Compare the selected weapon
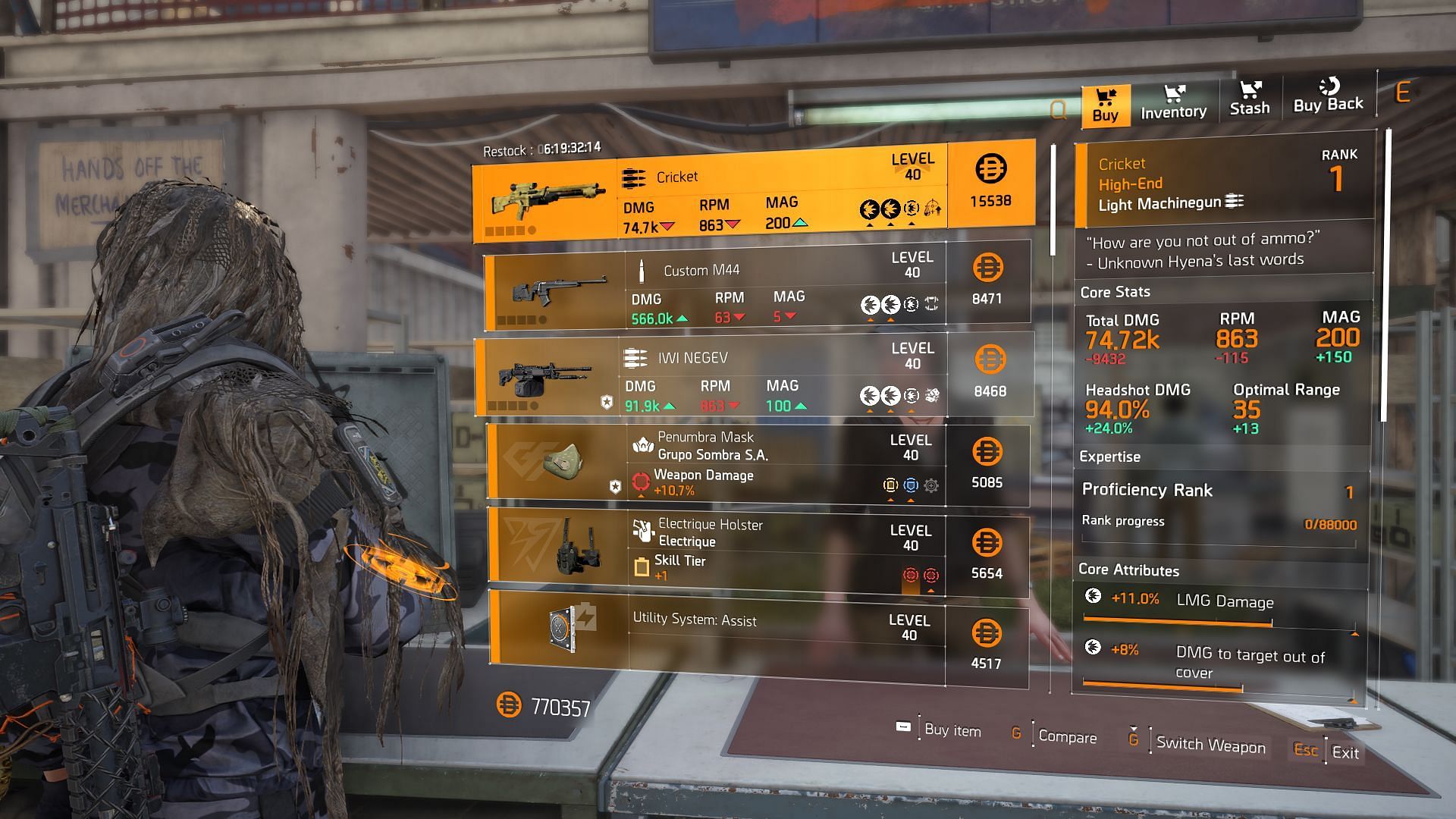 click(1066, 737)
